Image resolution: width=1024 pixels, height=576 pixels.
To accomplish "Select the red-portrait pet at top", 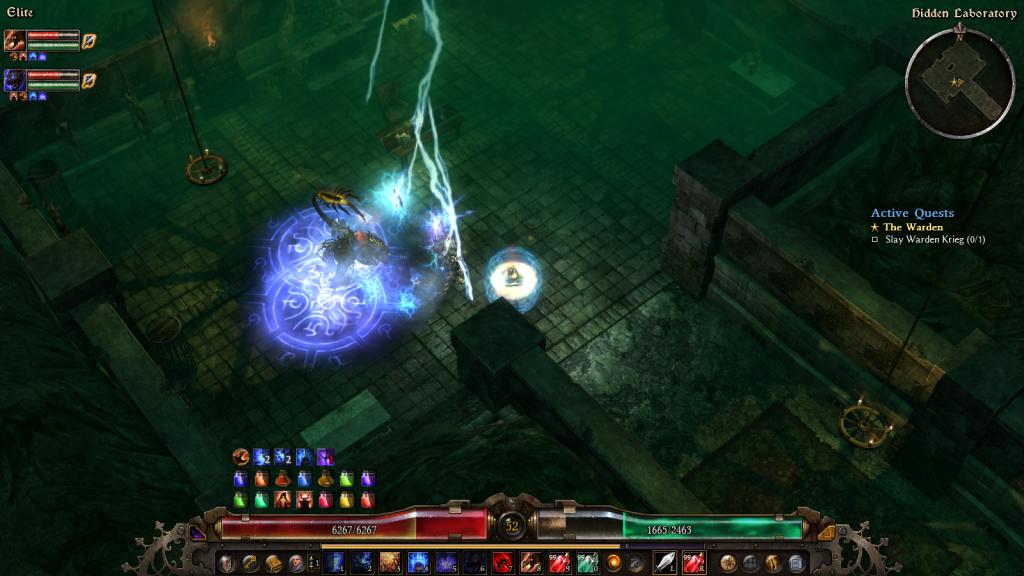I will pyautogui.click(x=15, y=41).
